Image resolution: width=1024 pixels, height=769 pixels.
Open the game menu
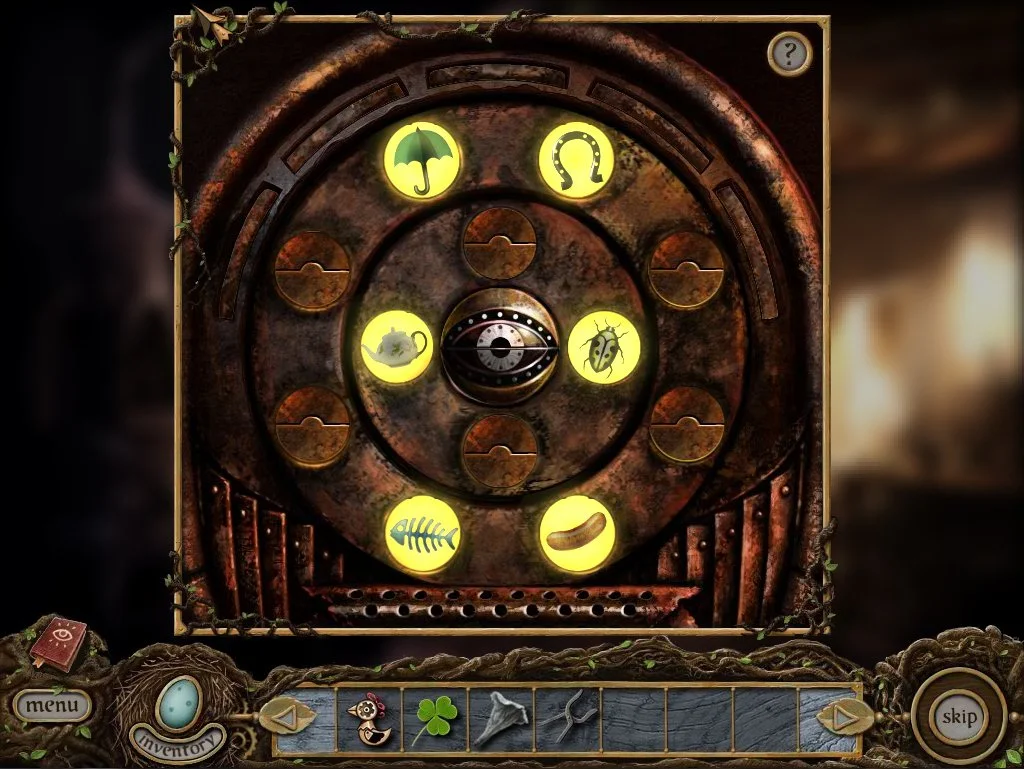(x=51, y=705)
